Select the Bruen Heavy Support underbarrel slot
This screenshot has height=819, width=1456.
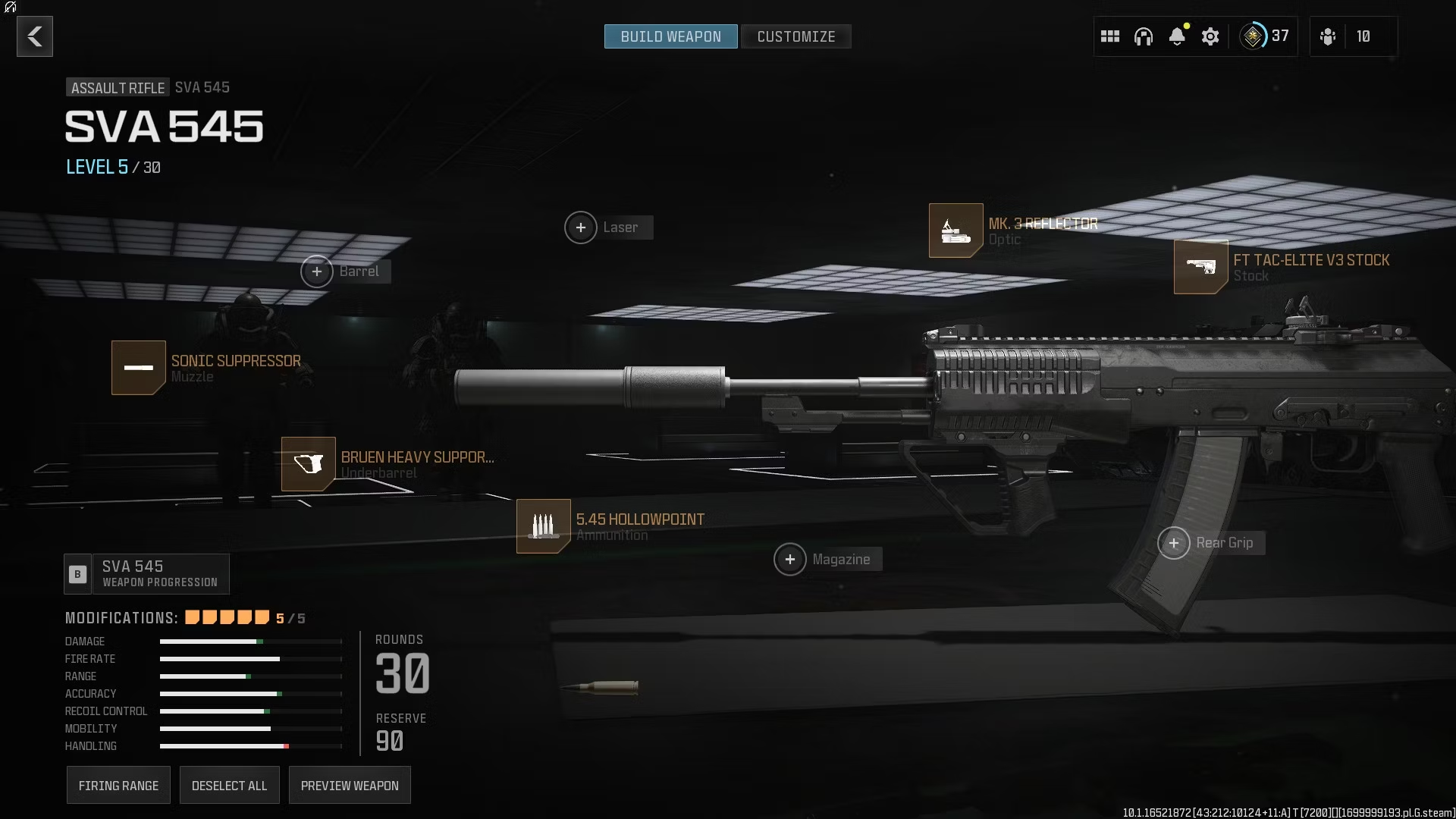[309, 464]
